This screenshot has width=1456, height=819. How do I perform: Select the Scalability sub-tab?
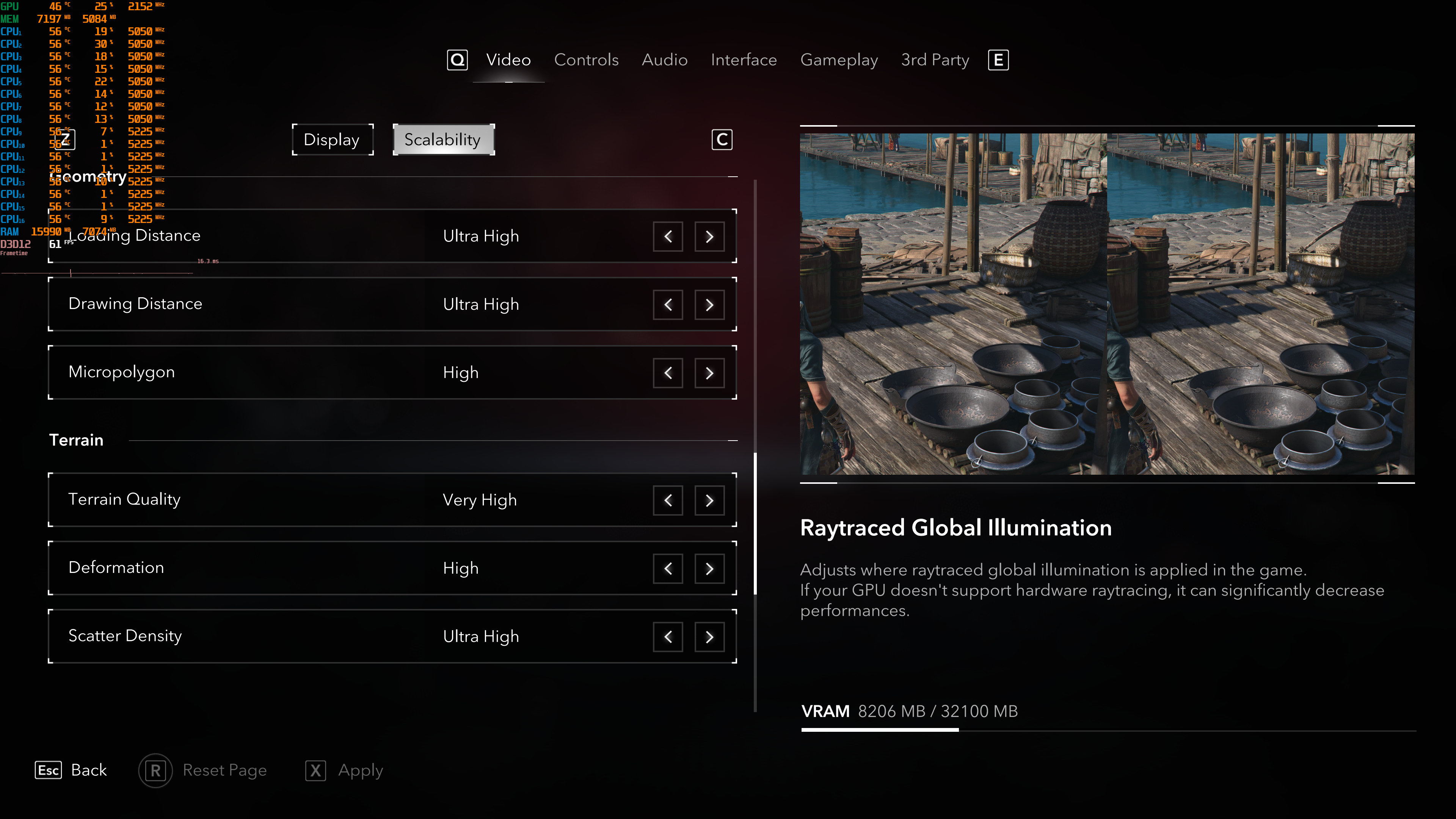443,140
